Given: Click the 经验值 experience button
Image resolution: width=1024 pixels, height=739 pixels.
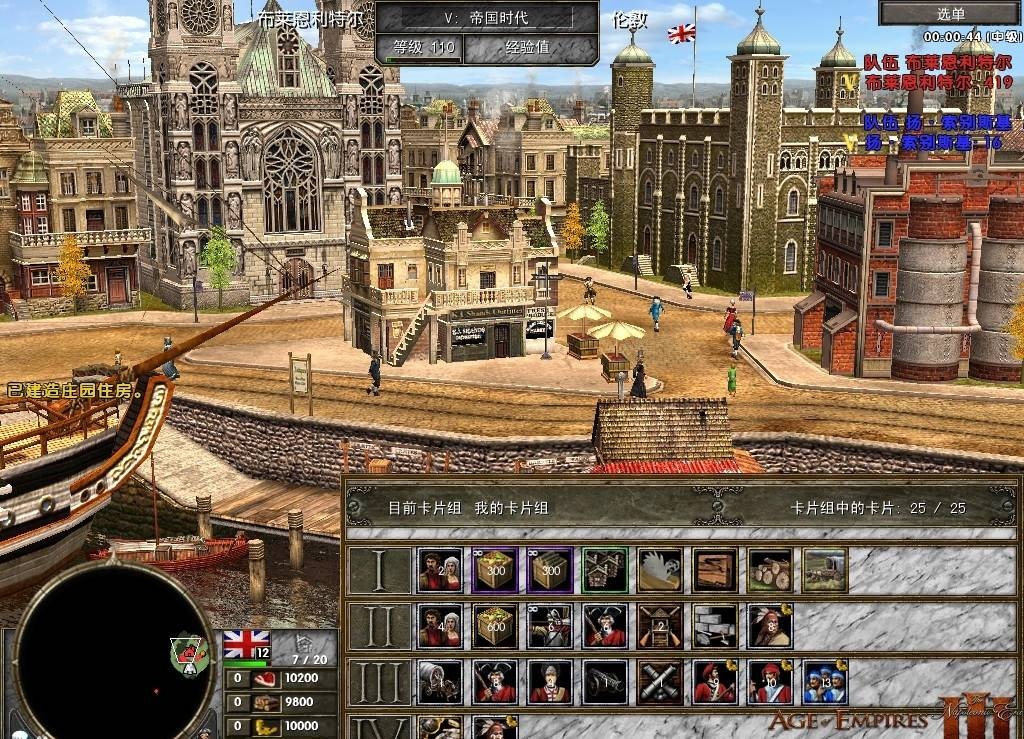Looking at the screenshot, I should (x=528, y=46).
